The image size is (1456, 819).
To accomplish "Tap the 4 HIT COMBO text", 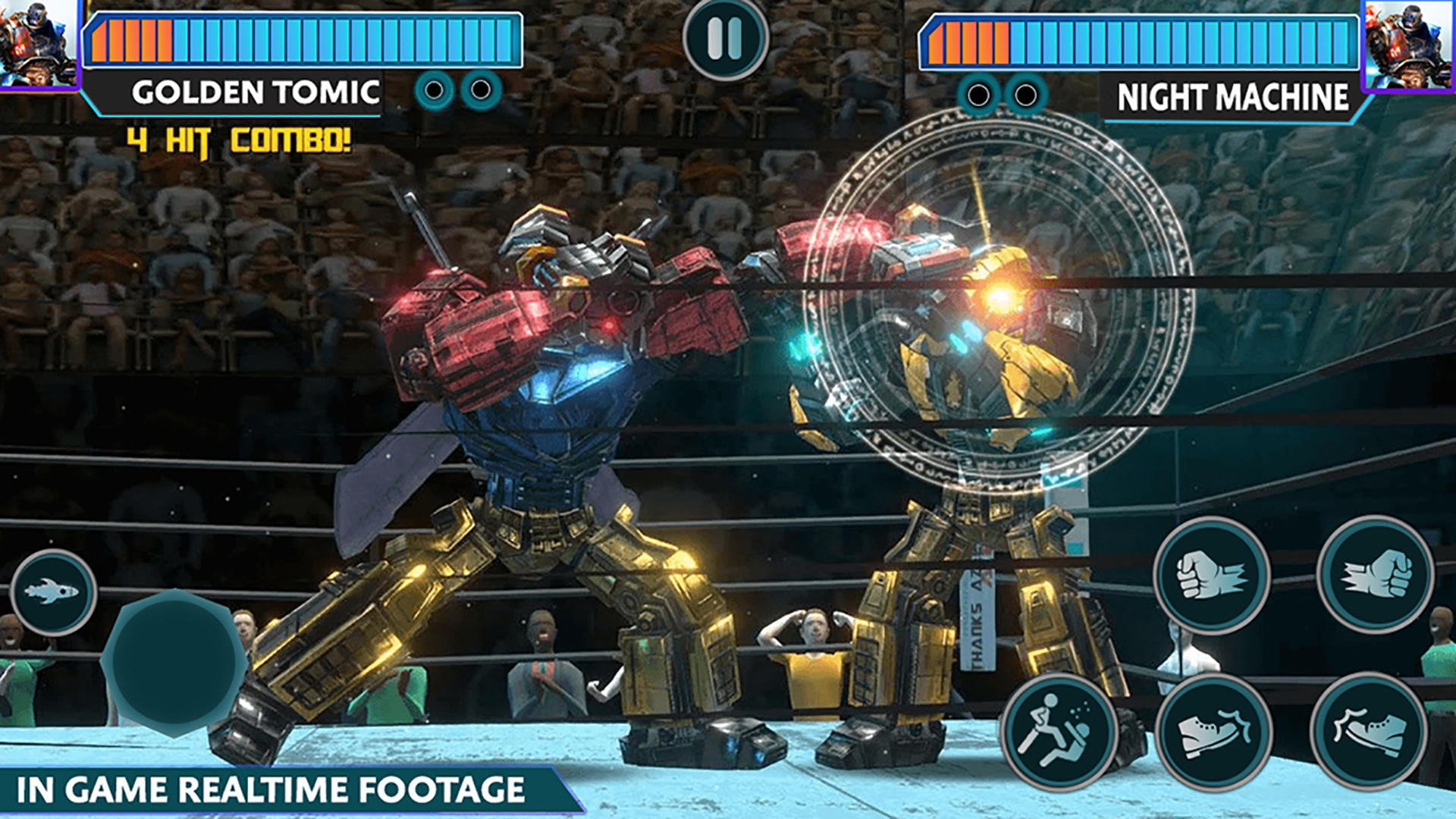I will [x=239, y=139].
